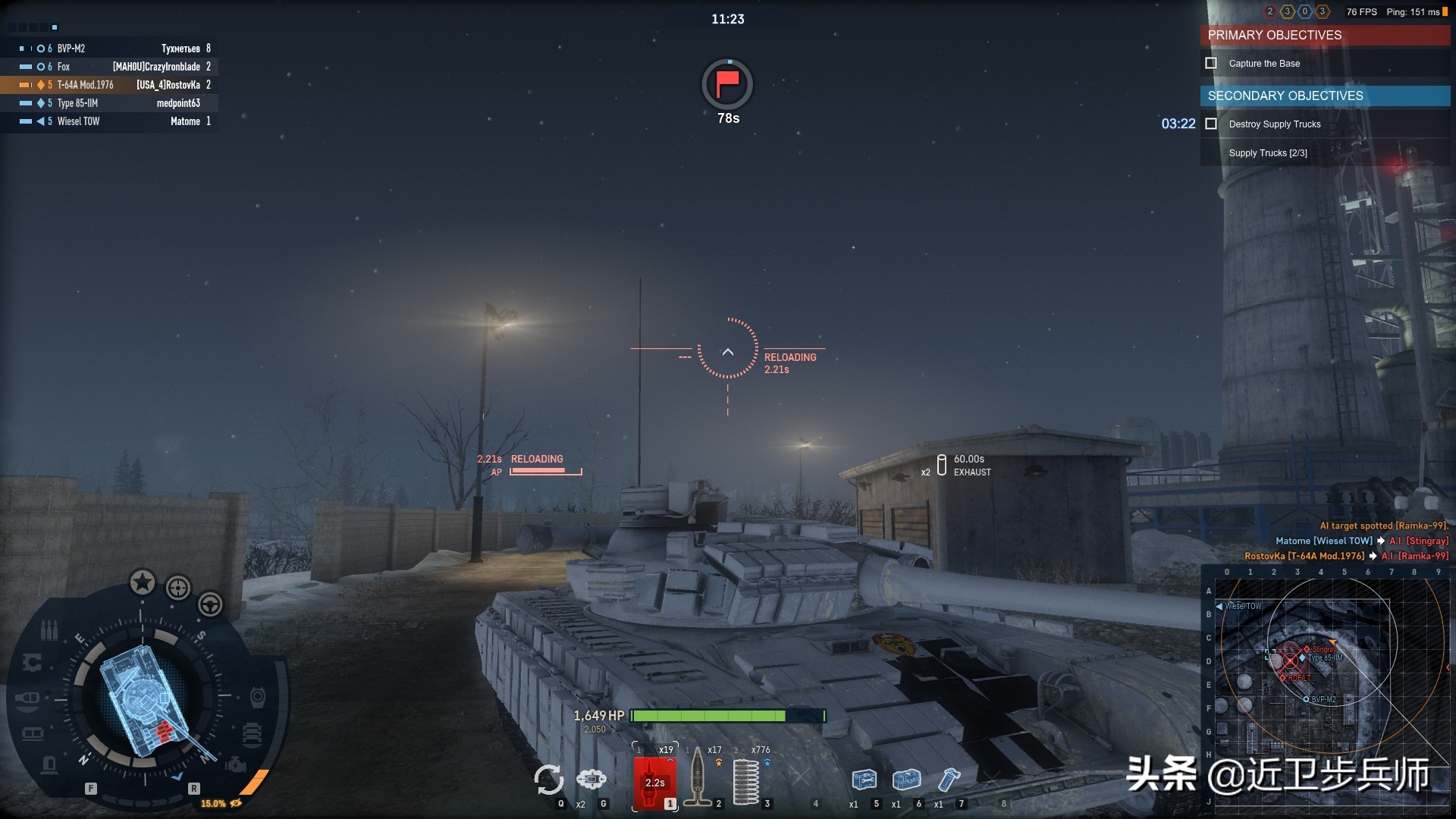
Task: Toggle the Destroy Supply Trucks objective checkbox
Action: point(1211,124)
